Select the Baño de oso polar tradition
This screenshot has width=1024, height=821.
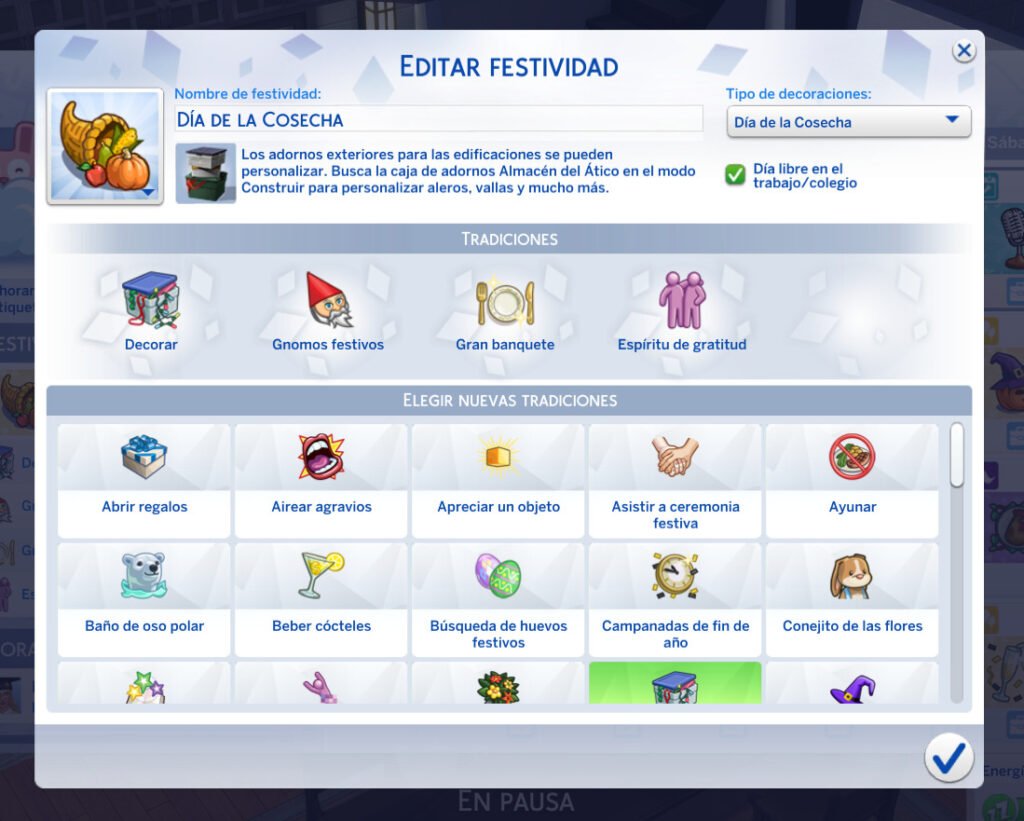pyautogui.click(x=144, y=600)
